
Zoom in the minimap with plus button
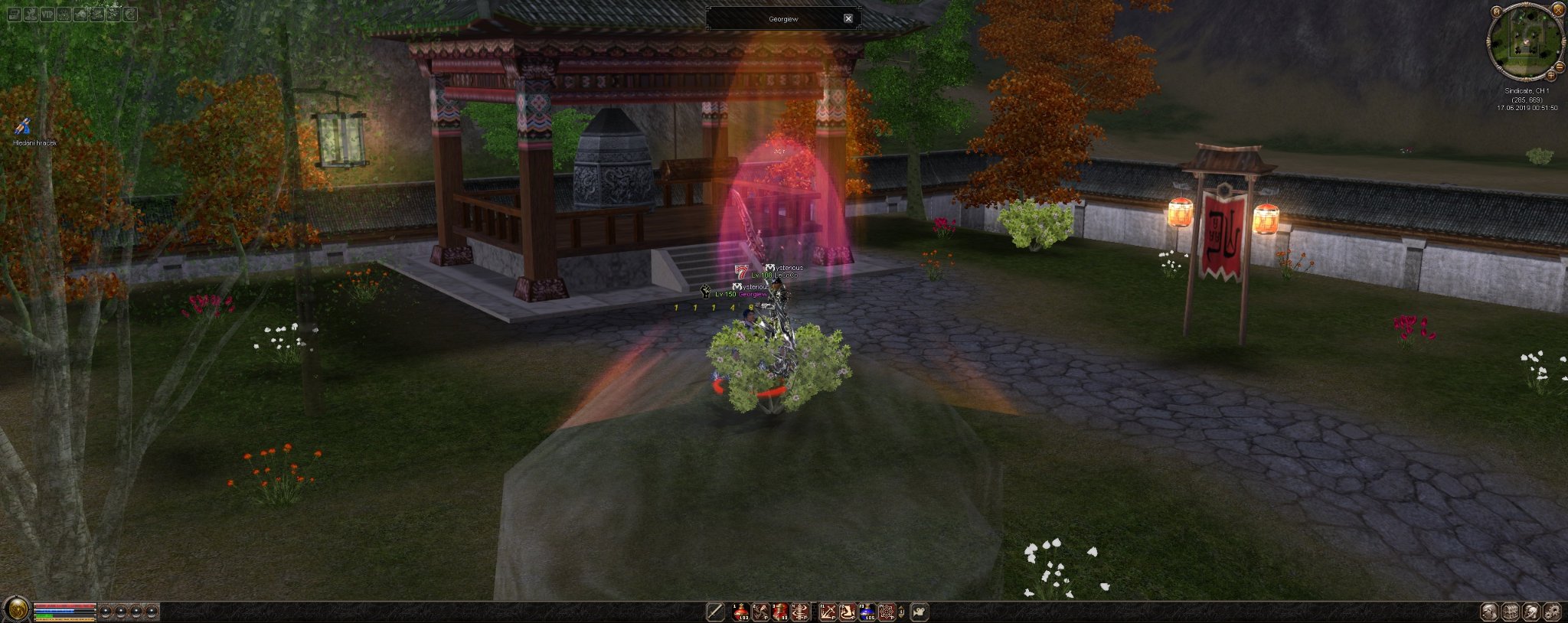click(x=1552, y=74)
